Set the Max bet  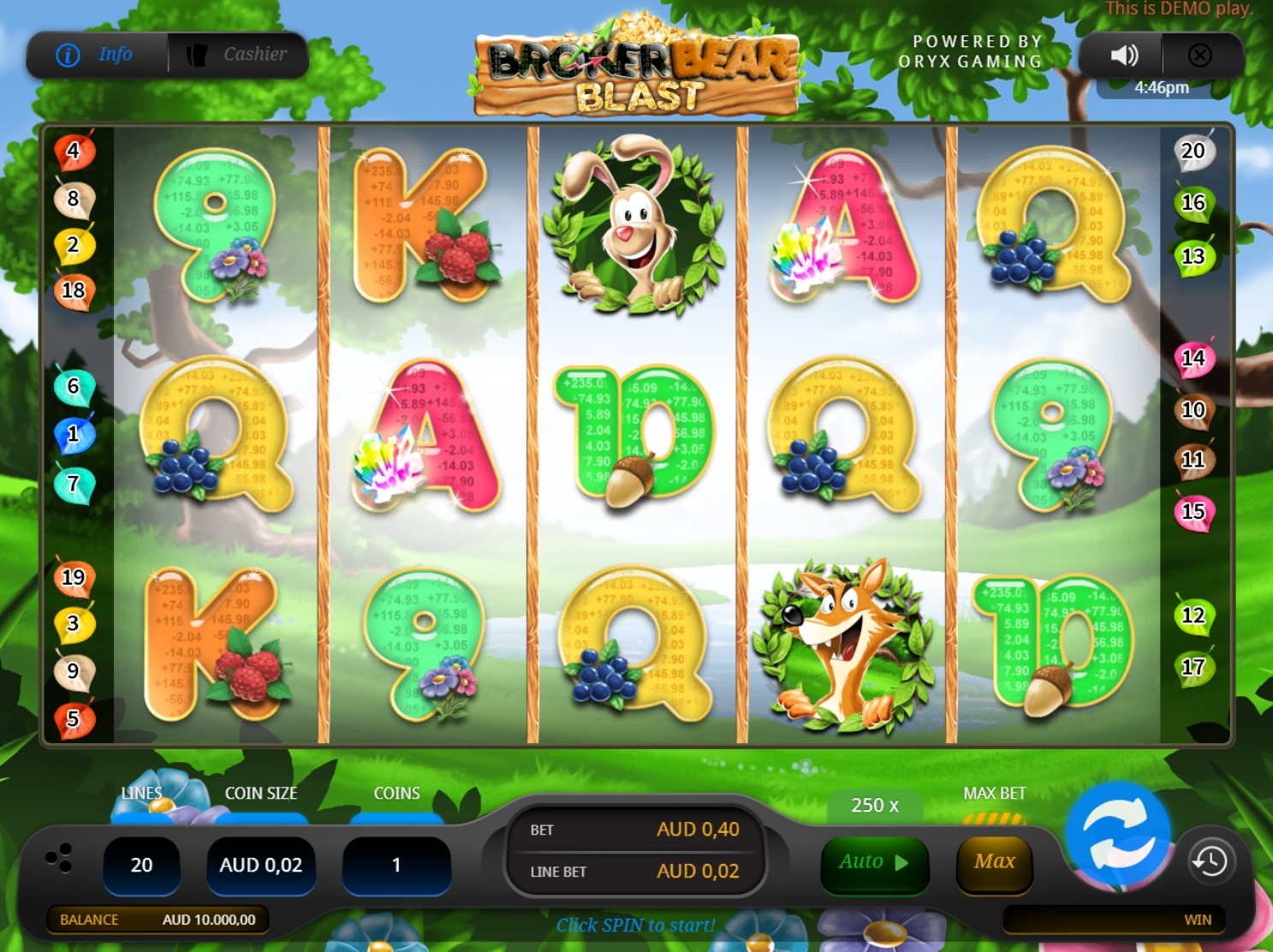tap(994, 862)
